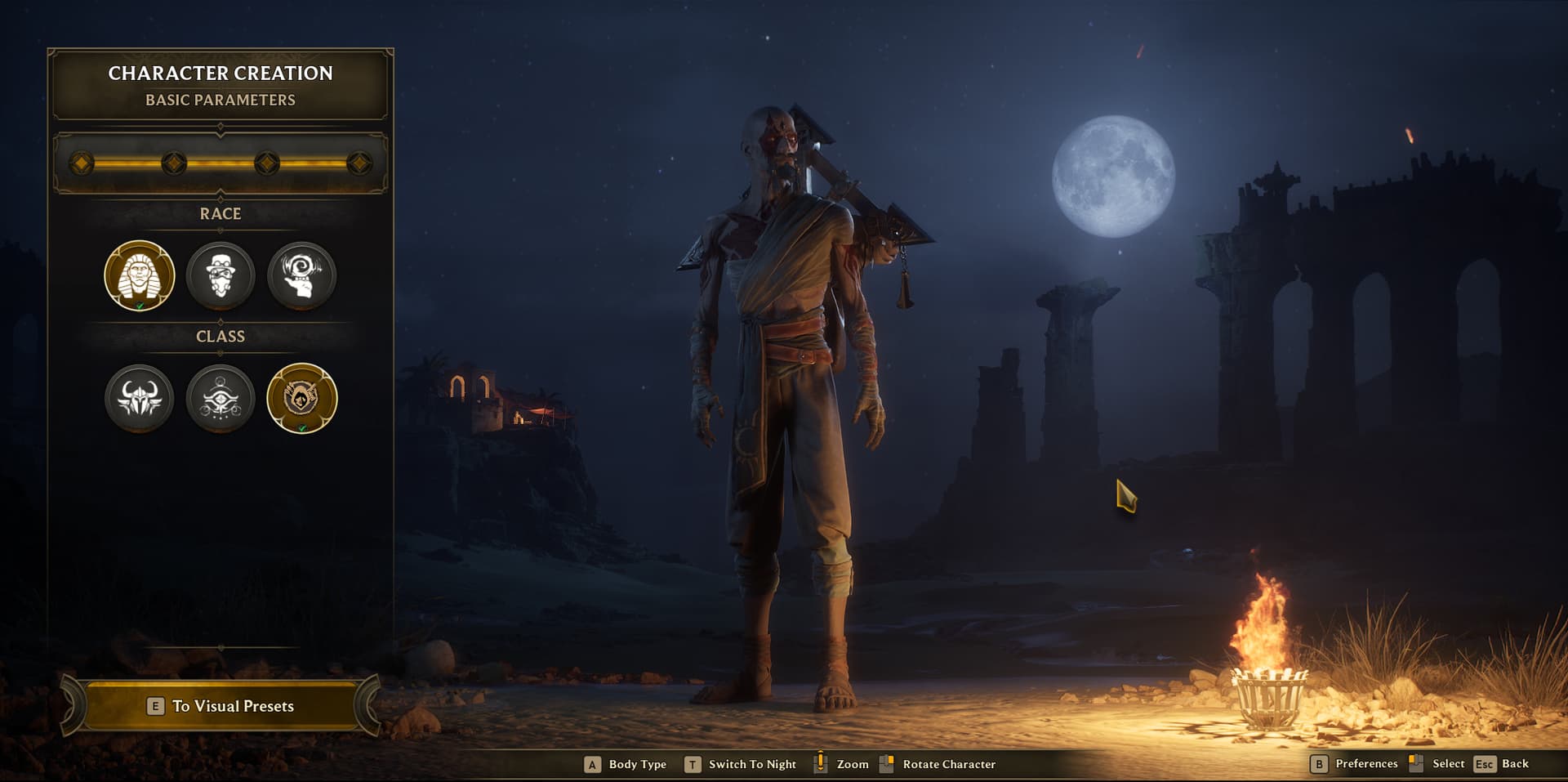
Task: Select the hooded rogue class icon
Action: tap(302, 398)
